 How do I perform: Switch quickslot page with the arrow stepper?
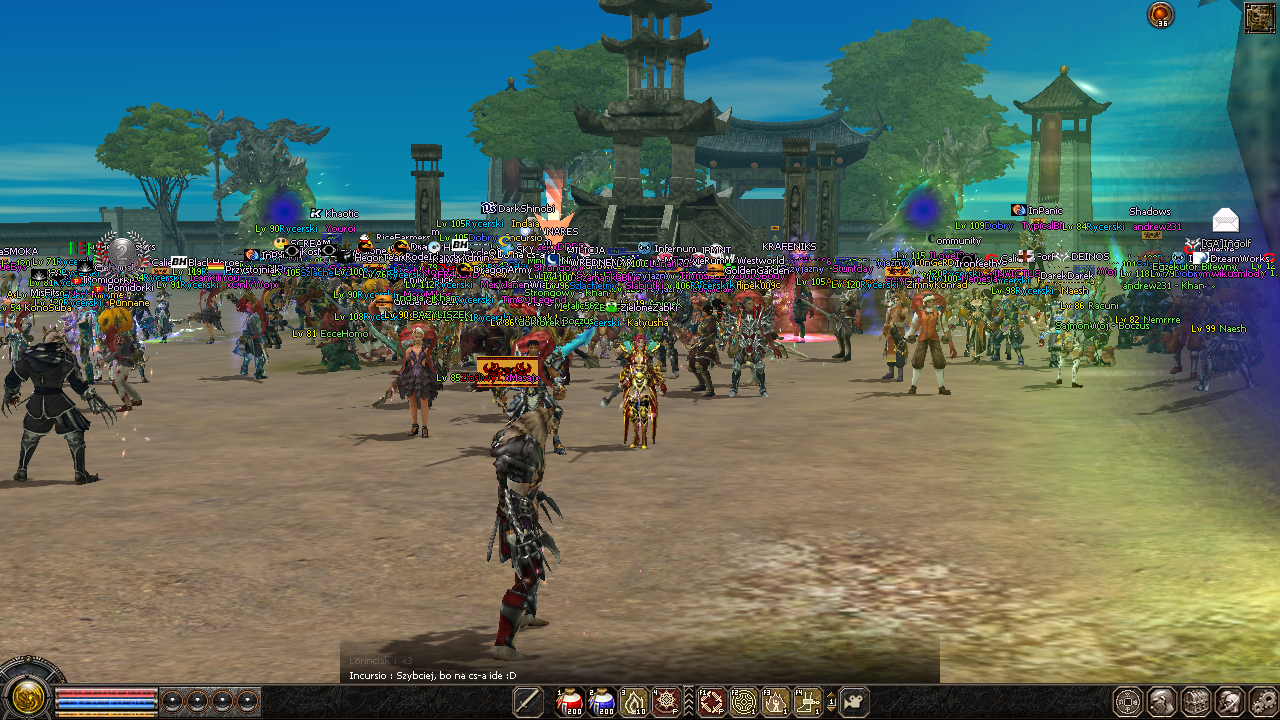click(830, 702)
